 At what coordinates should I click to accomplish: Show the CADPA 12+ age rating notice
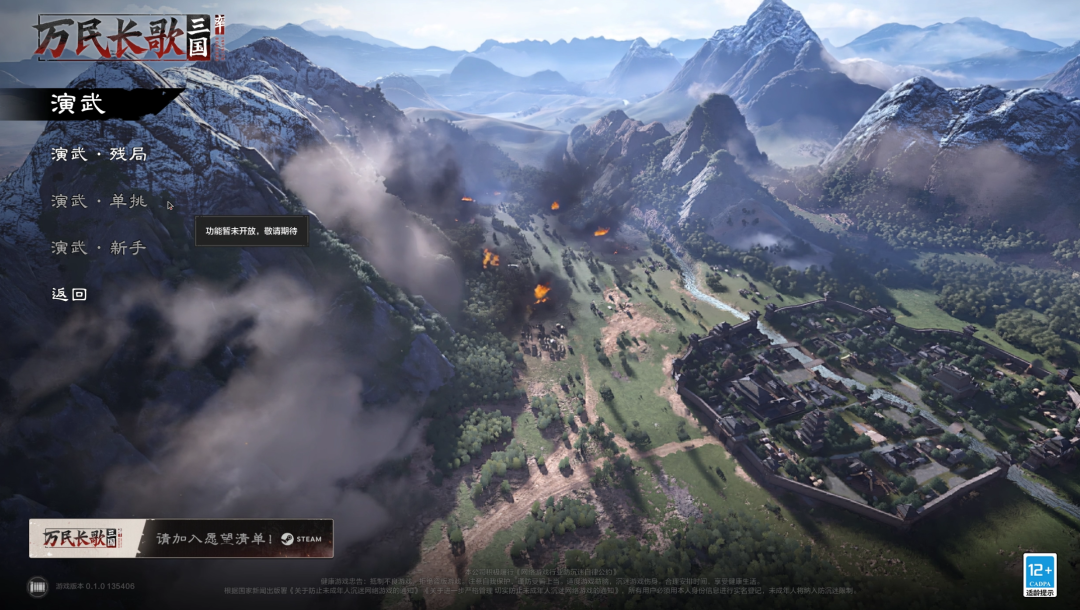click(x=1039, y=575)
